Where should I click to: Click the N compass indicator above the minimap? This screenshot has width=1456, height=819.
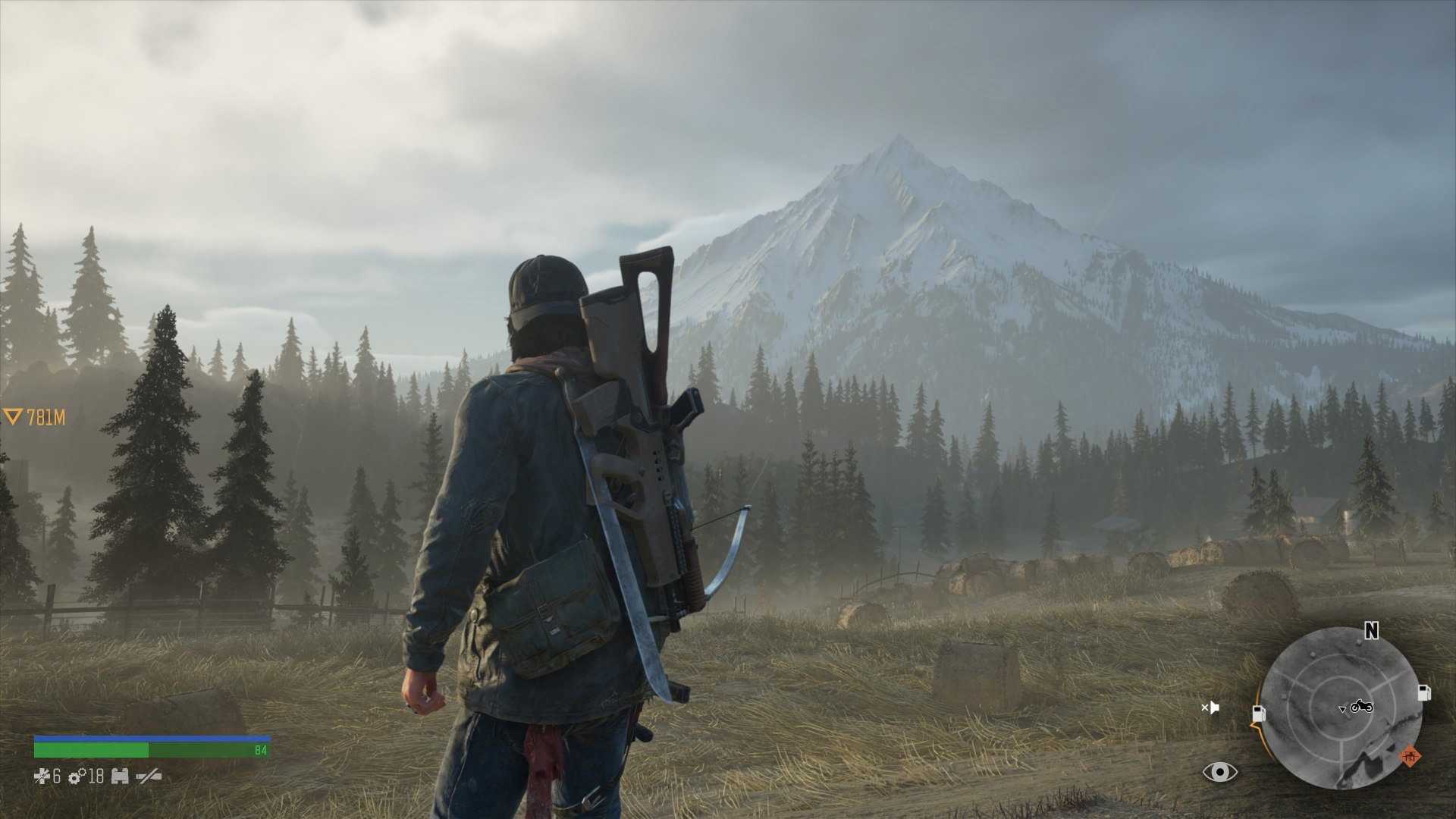pos(1372,630)
